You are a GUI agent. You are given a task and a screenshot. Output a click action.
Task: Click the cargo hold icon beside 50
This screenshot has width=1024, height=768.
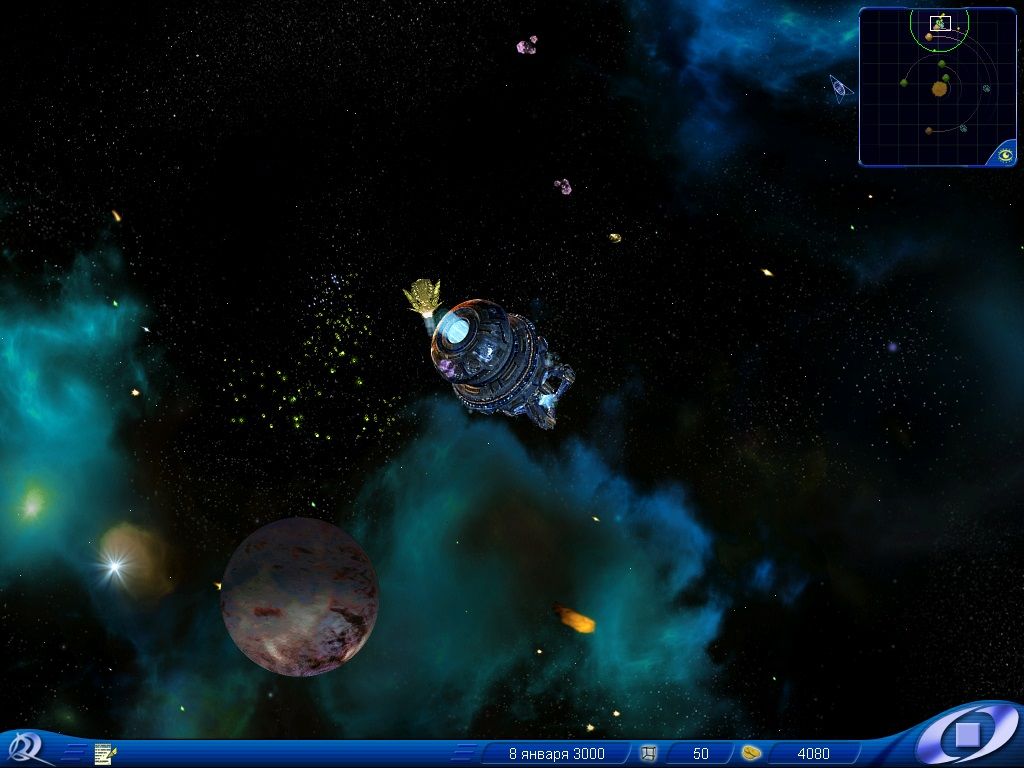648,753
